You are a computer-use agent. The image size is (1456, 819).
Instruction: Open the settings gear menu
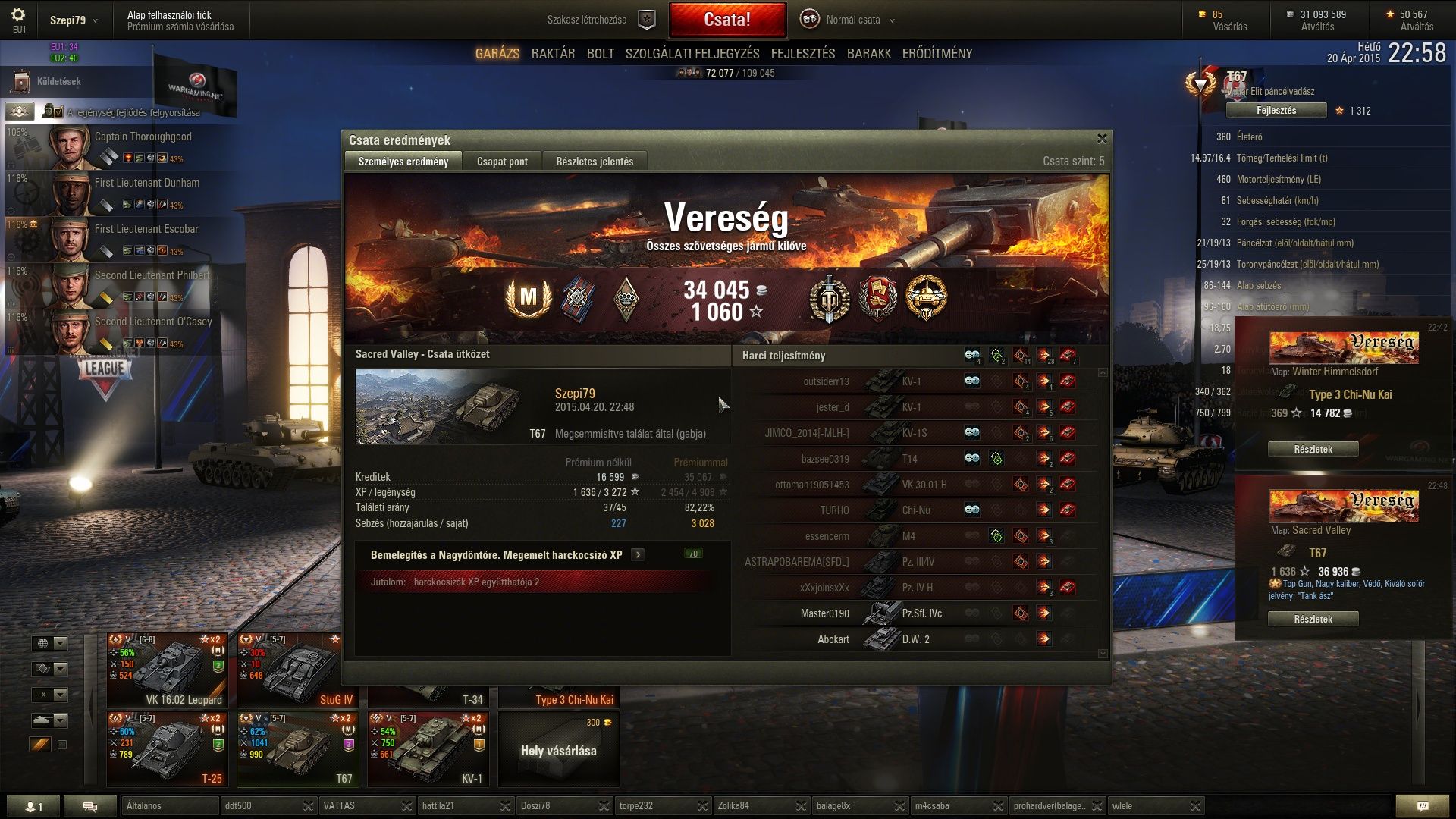pos(18,15)
